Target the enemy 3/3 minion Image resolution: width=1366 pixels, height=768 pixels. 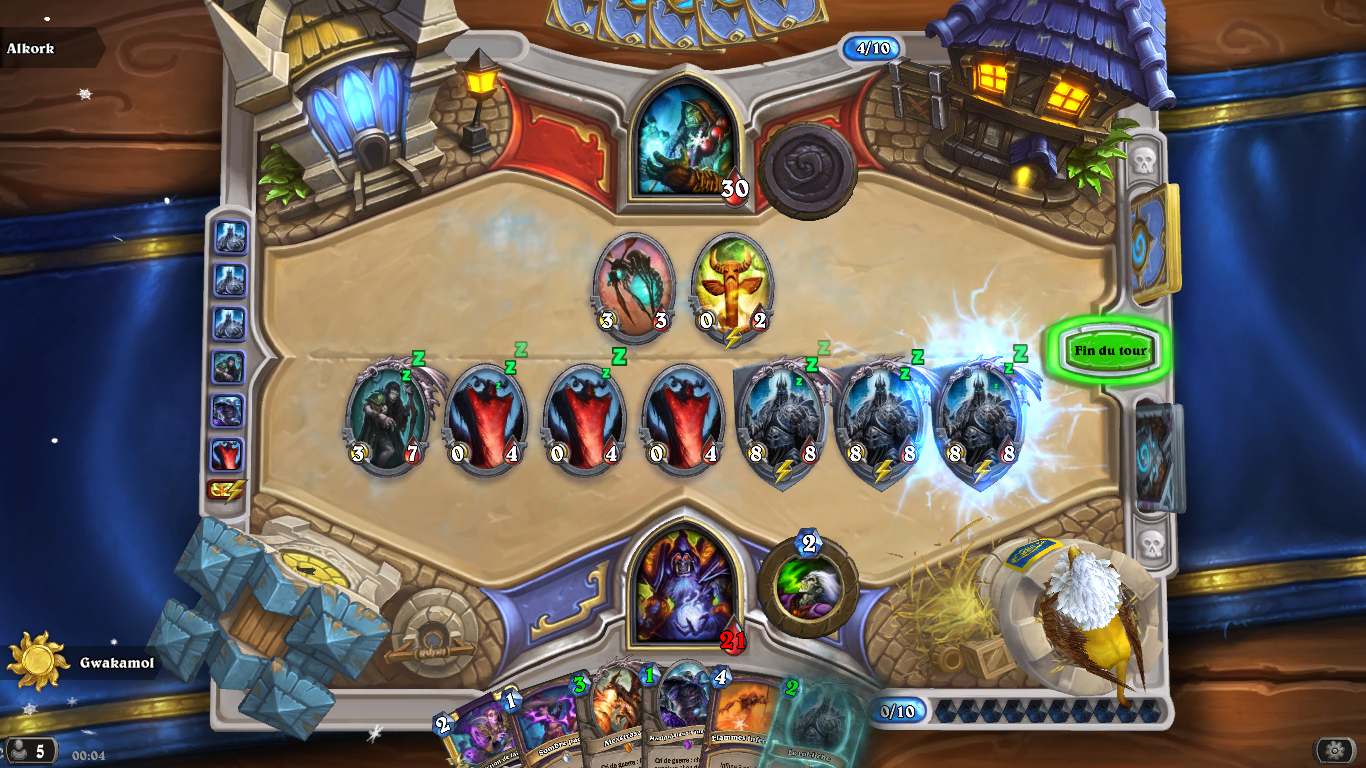pyautogui.click(x=633, y=288)
